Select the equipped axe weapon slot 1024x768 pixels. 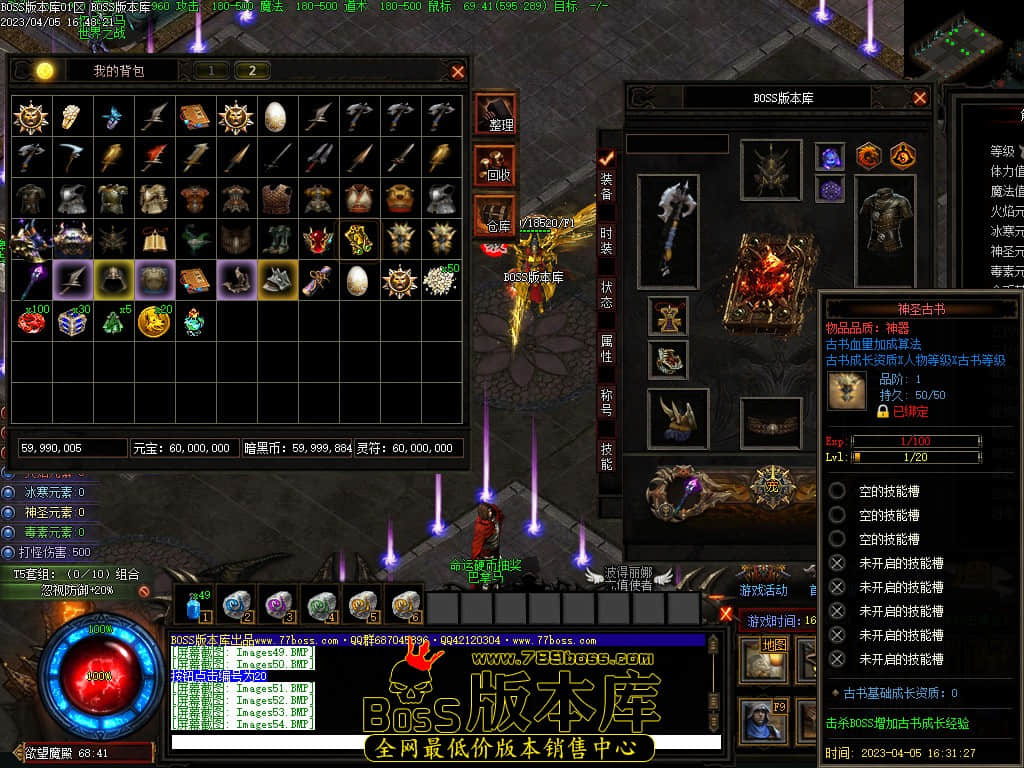[x=668, y=230]
